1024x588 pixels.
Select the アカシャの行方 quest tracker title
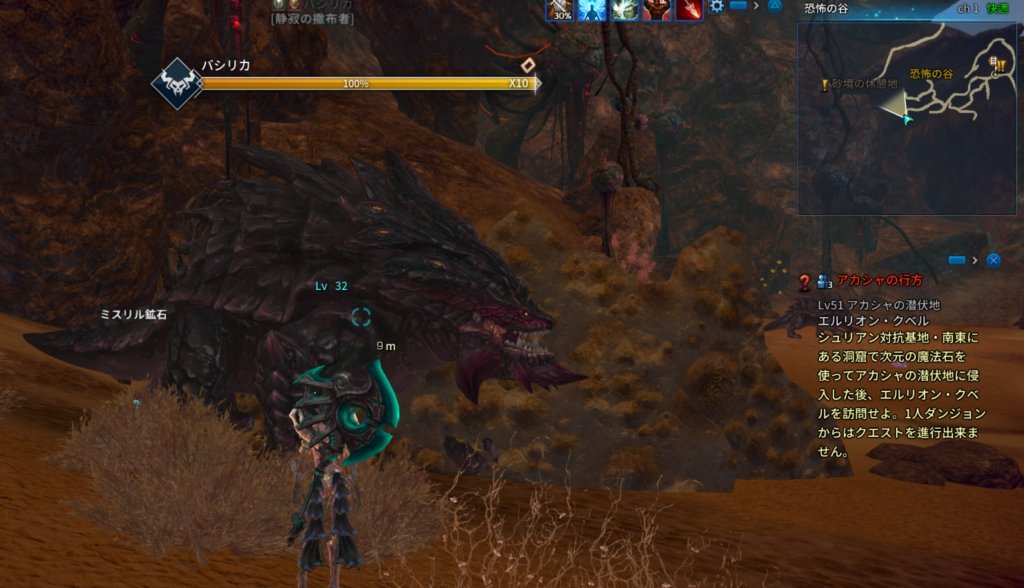[x=879, y=282]
